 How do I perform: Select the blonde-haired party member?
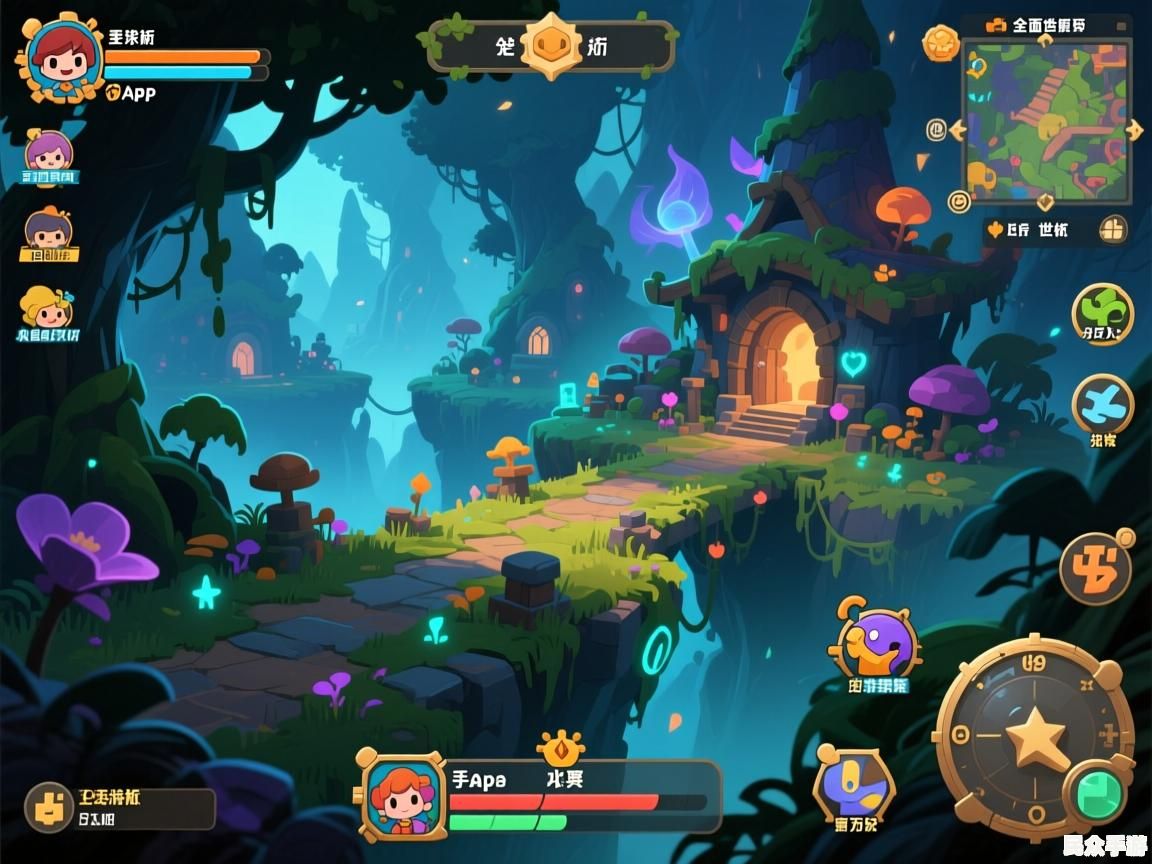[x=46, y=309]
